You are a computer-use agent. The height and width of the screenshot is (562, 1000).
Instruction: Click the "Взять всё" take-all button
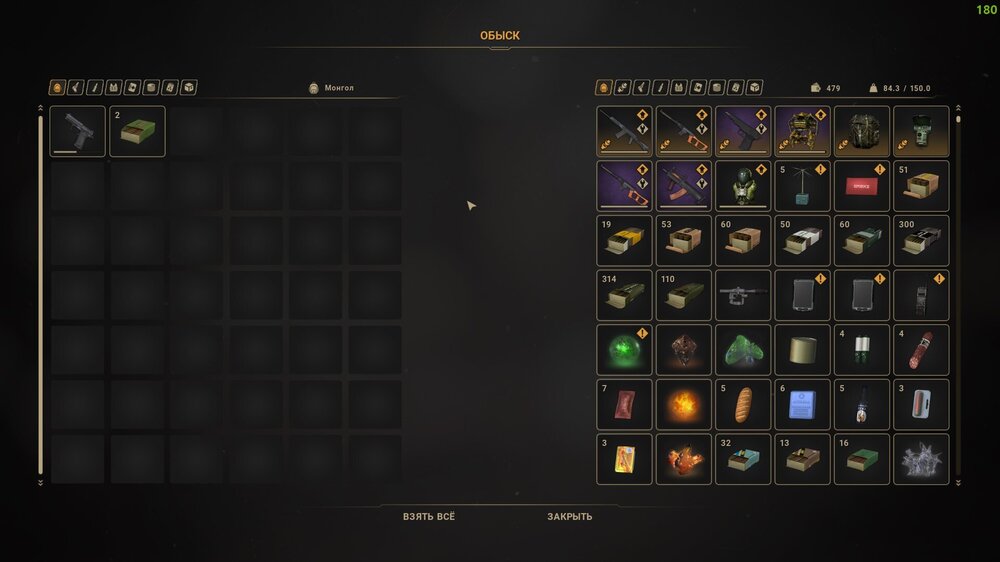428,516
